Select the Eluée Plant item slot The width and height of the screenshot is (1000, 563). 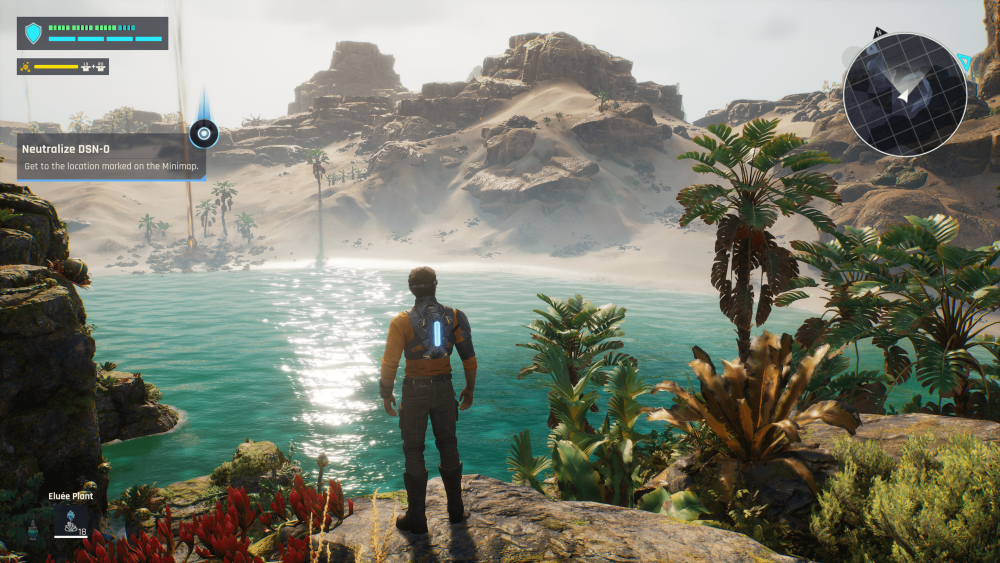click(x=70, y=520)
